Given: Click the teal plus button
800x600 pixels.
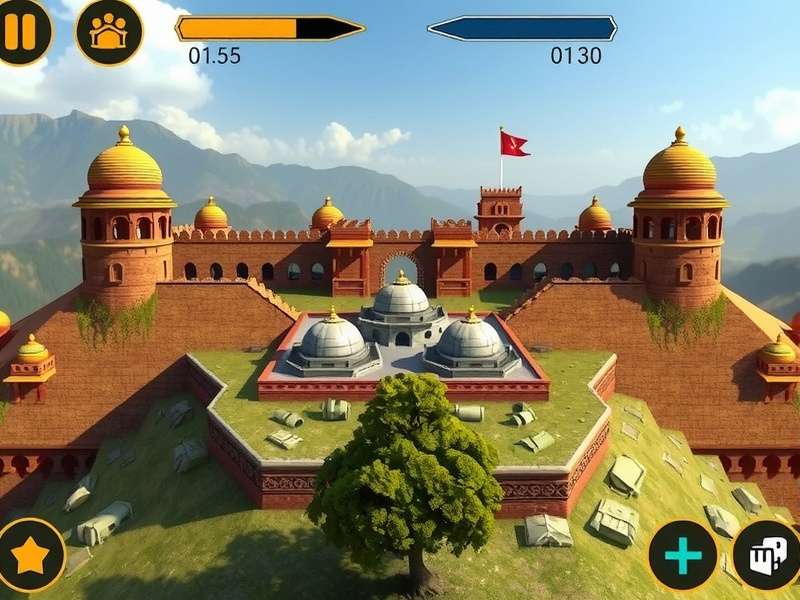Looking at the screenshot, I should tap(683, 556).
